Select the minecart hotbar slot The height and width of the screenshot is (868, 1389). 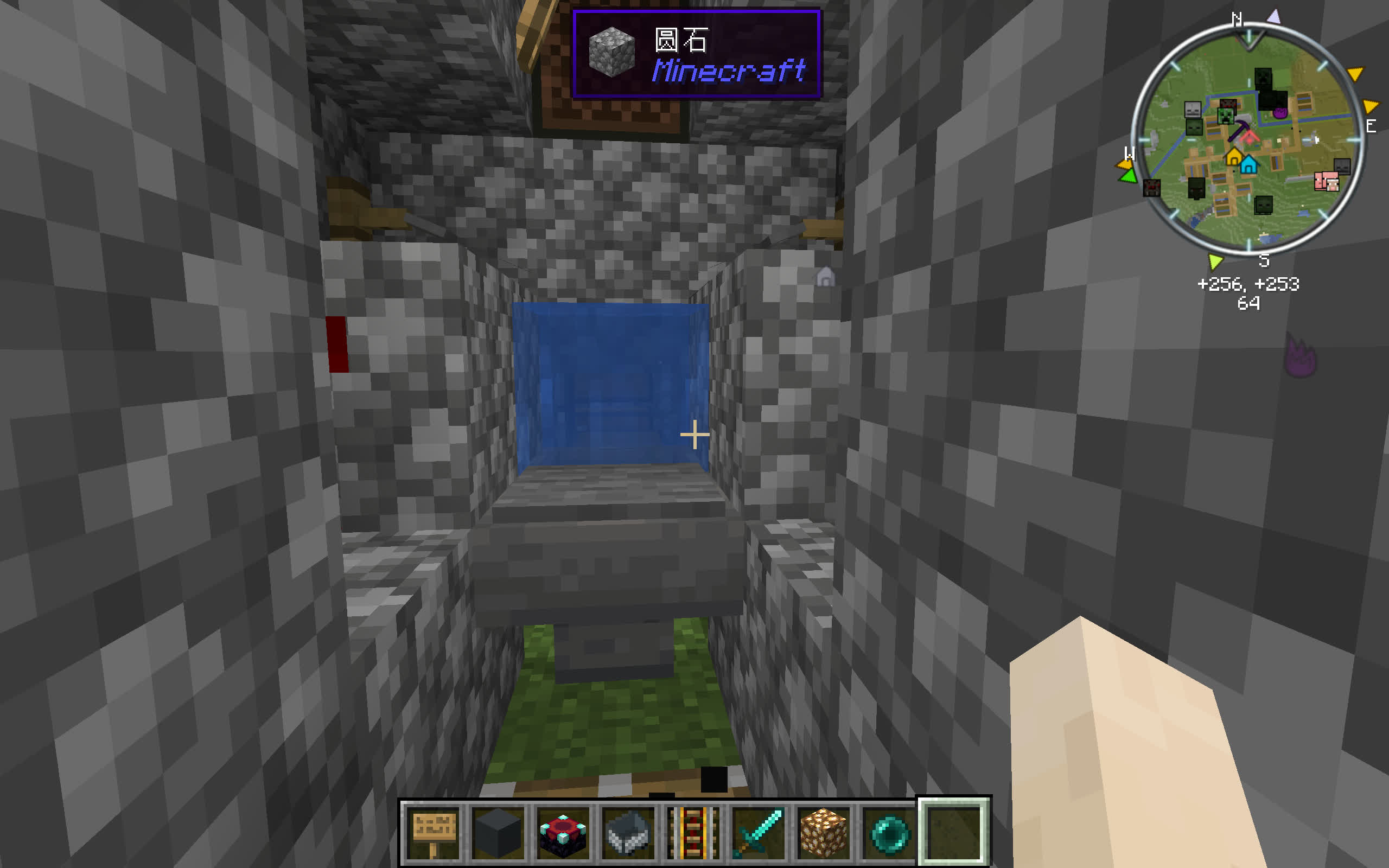coord(628,832)
